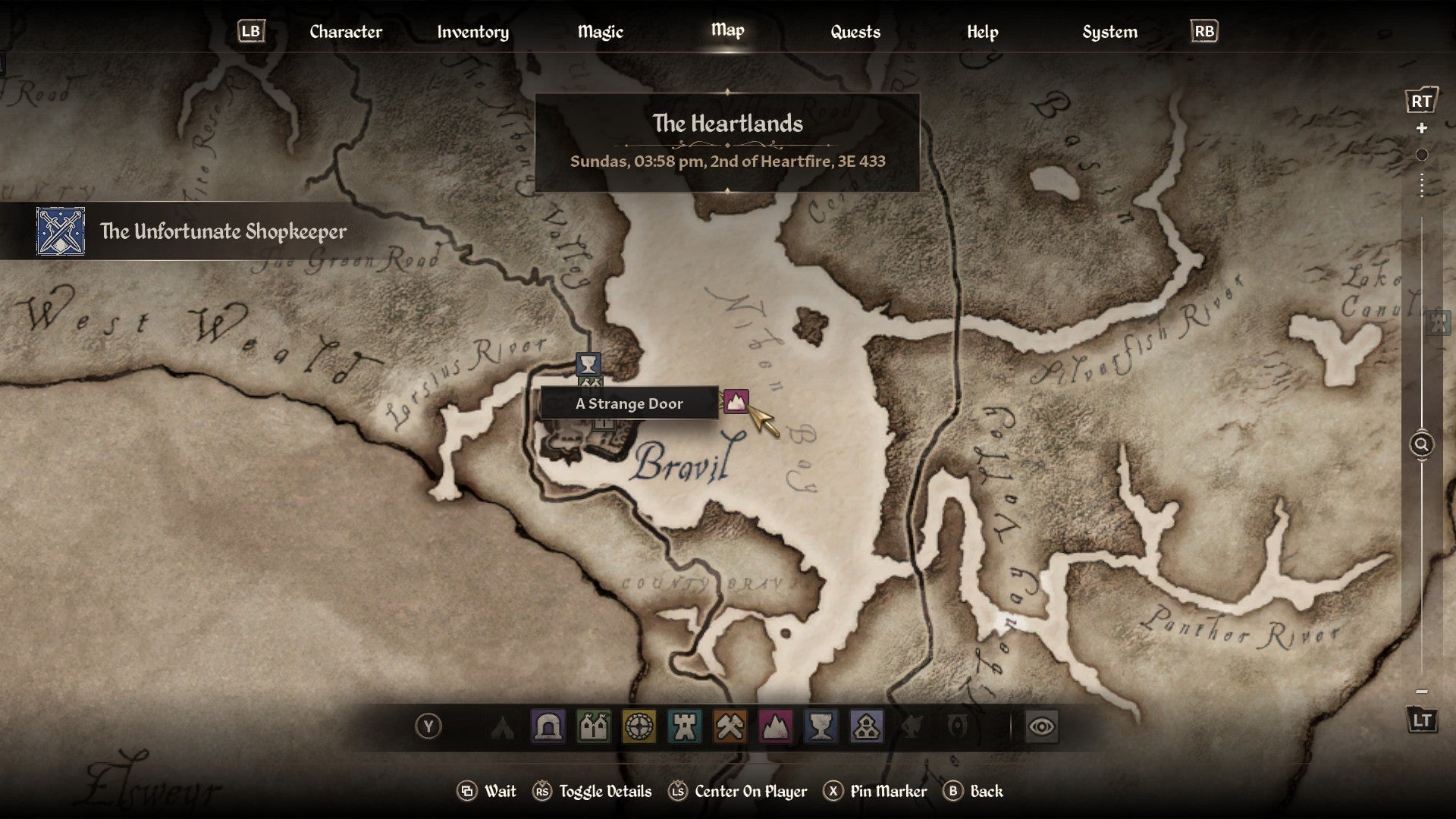Open the Character menu

[x=345, y=32]
